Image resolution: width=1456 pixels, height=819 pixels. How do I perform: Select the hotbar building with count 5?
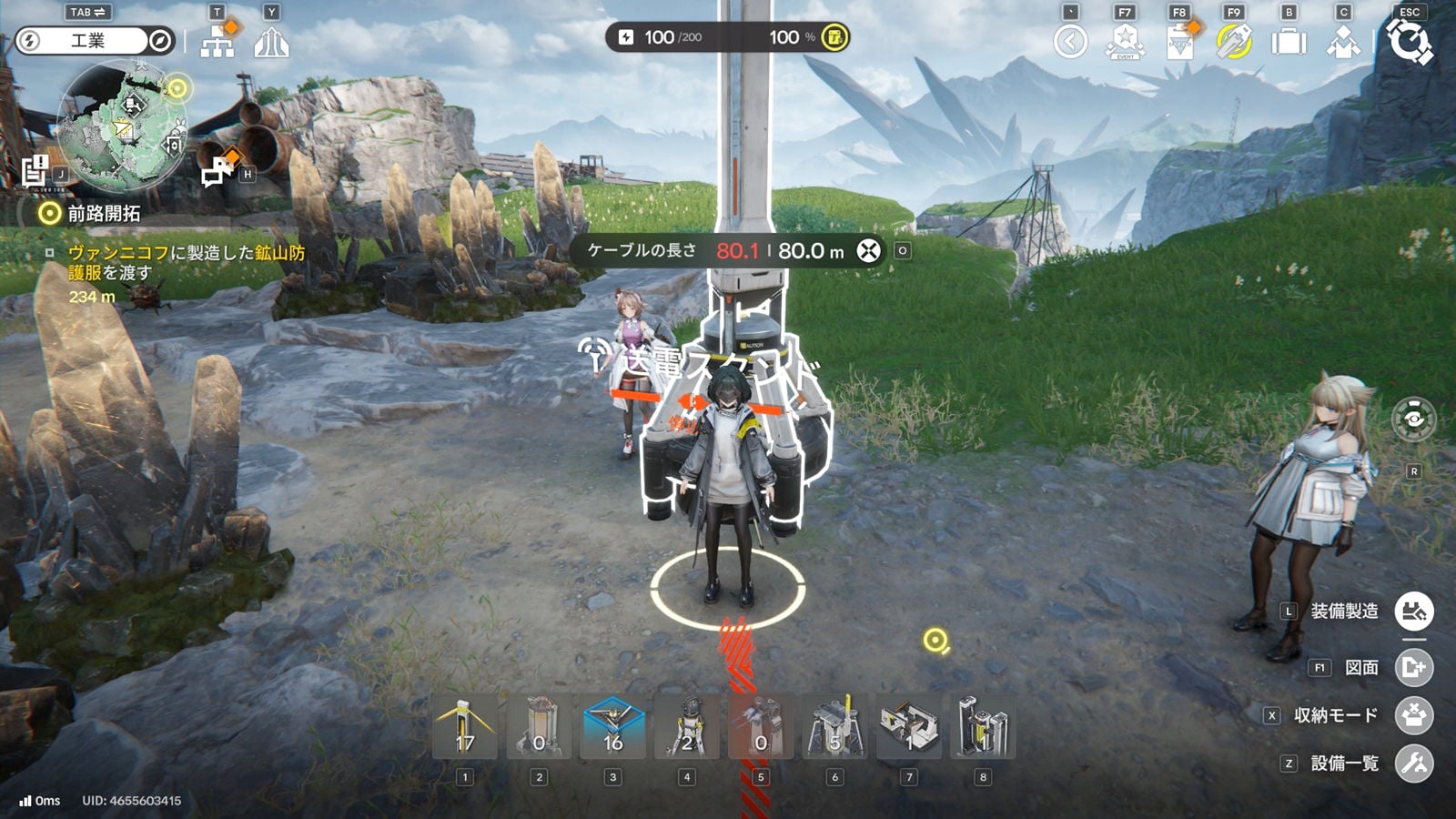coord(834,726)
